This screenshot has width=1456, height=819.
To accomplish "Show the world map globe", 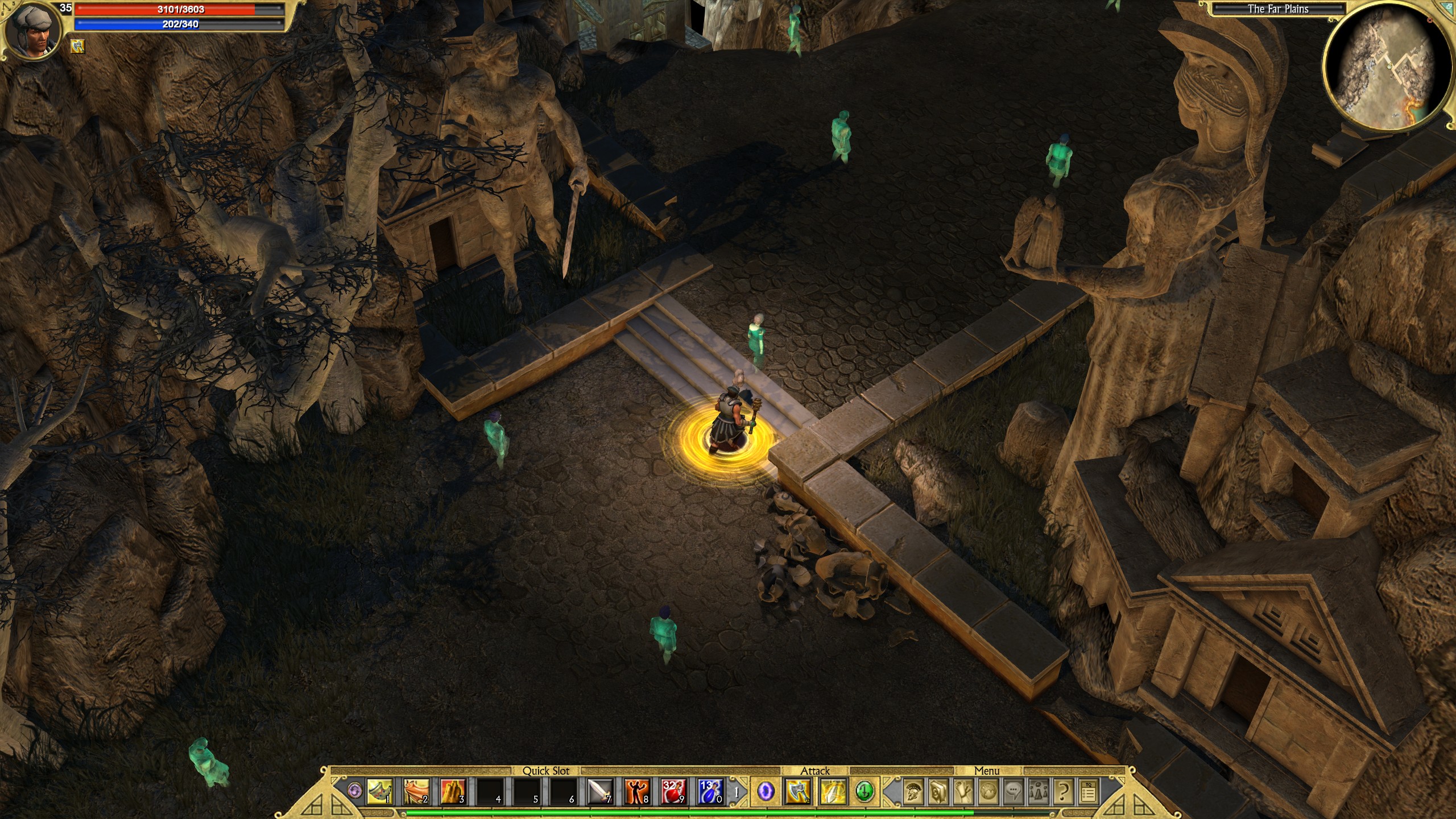I will [x=988, y=792].
